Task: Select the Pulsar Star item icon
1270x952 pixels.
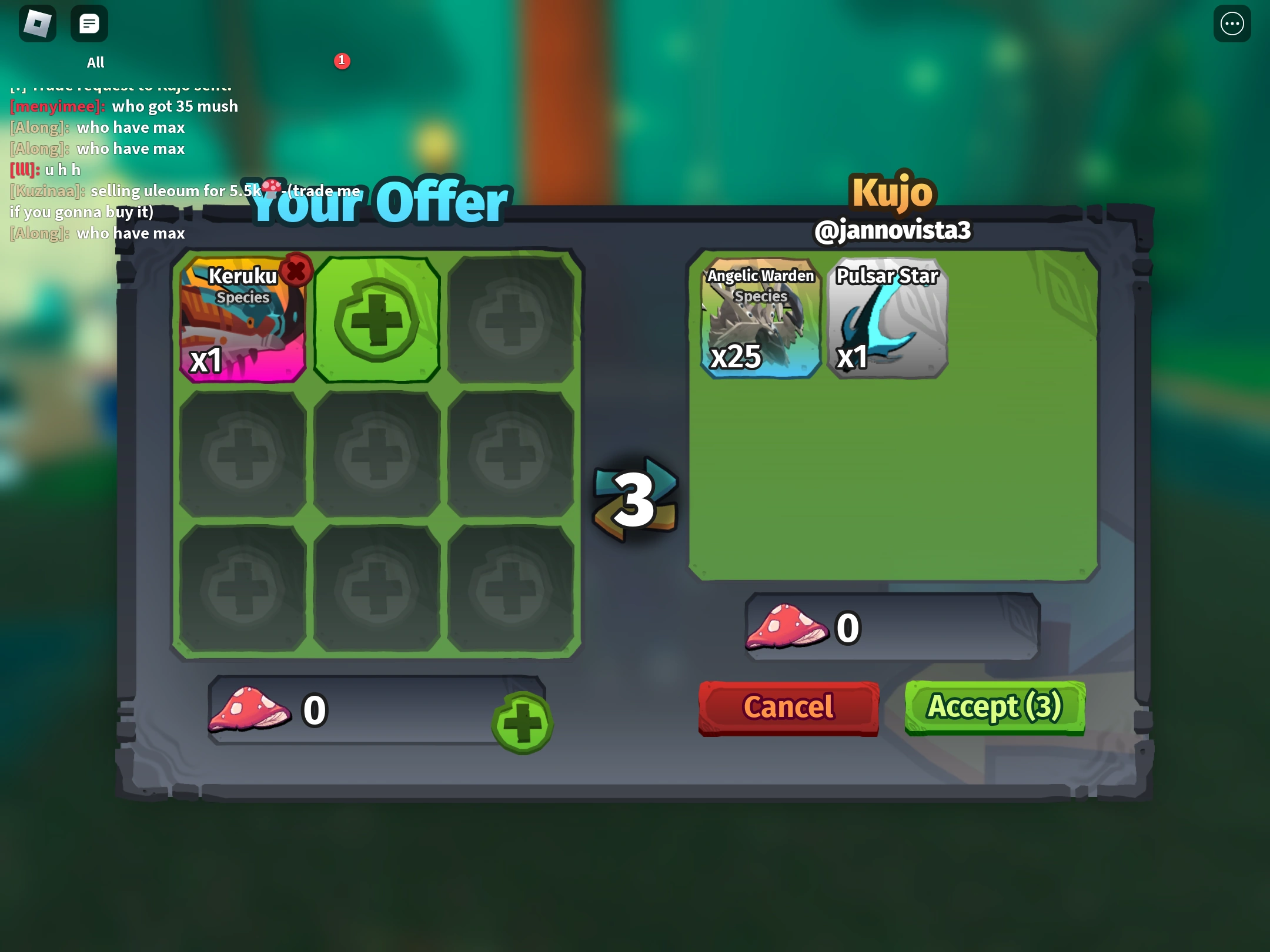Action: (887, 319)
